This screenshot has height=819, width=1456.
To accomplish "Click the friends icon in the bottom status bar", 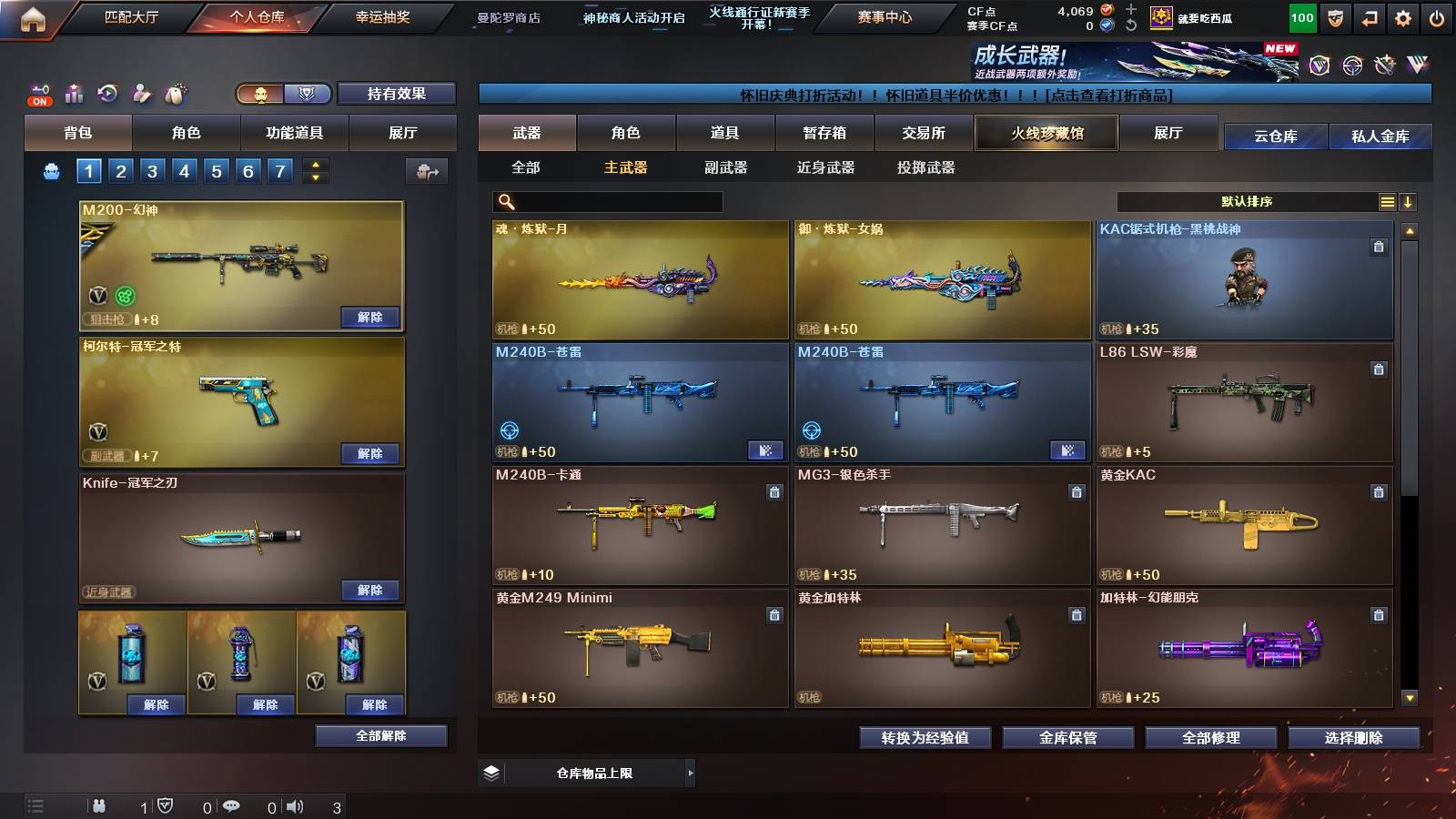I will (x=98, y=805).
